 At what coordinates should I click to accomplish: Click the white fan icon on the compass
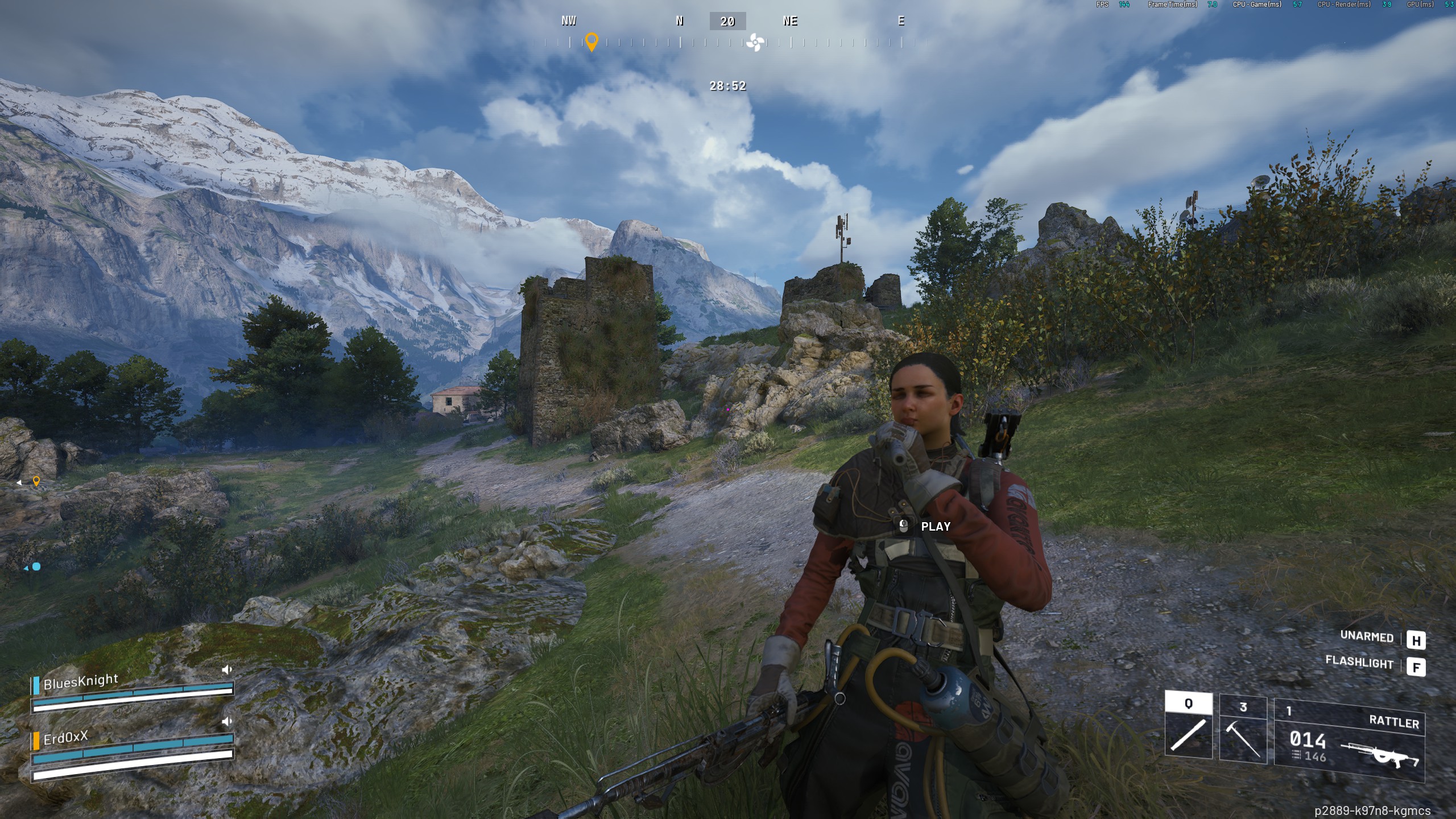755,42
